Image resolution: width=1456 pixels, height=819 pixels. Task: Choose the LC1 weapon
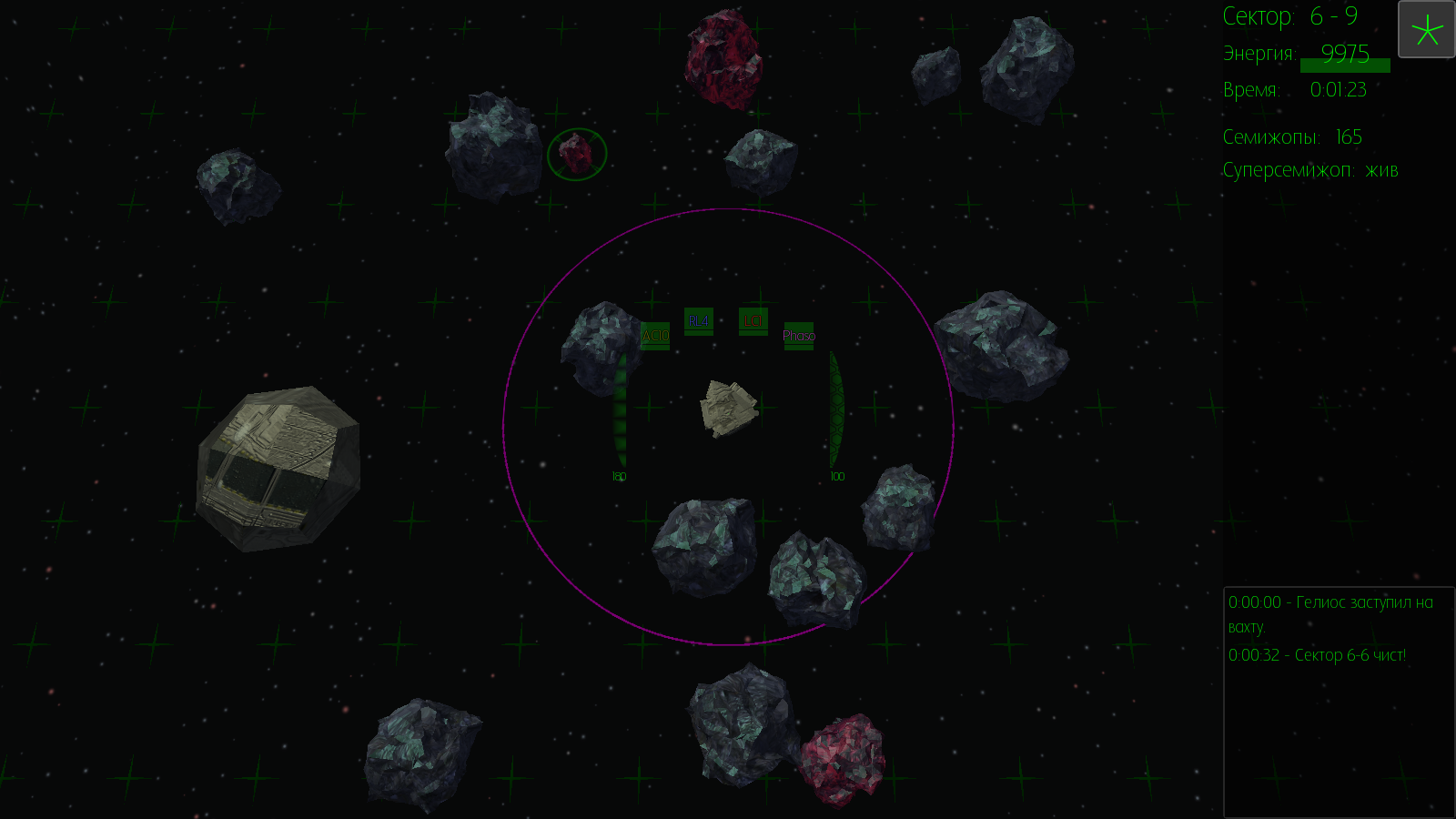[753, 321]
